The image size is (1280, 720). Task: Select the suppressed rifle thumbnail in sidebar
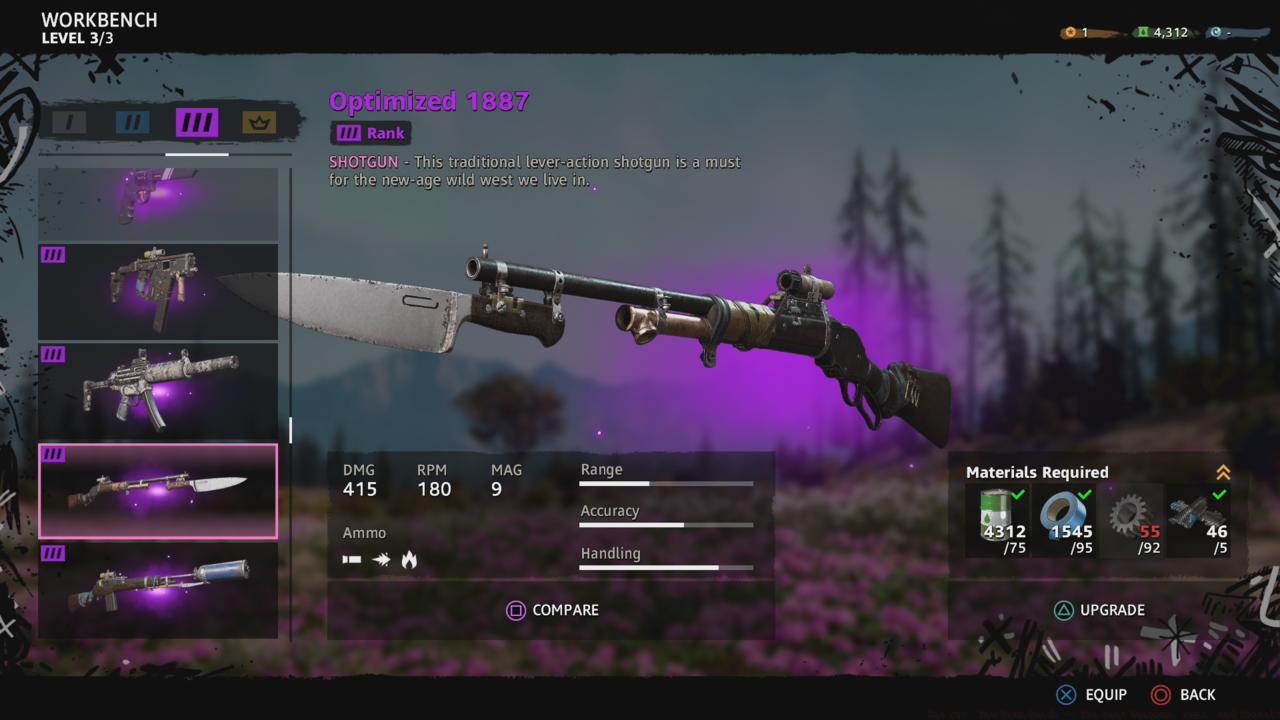coord(158,591)
